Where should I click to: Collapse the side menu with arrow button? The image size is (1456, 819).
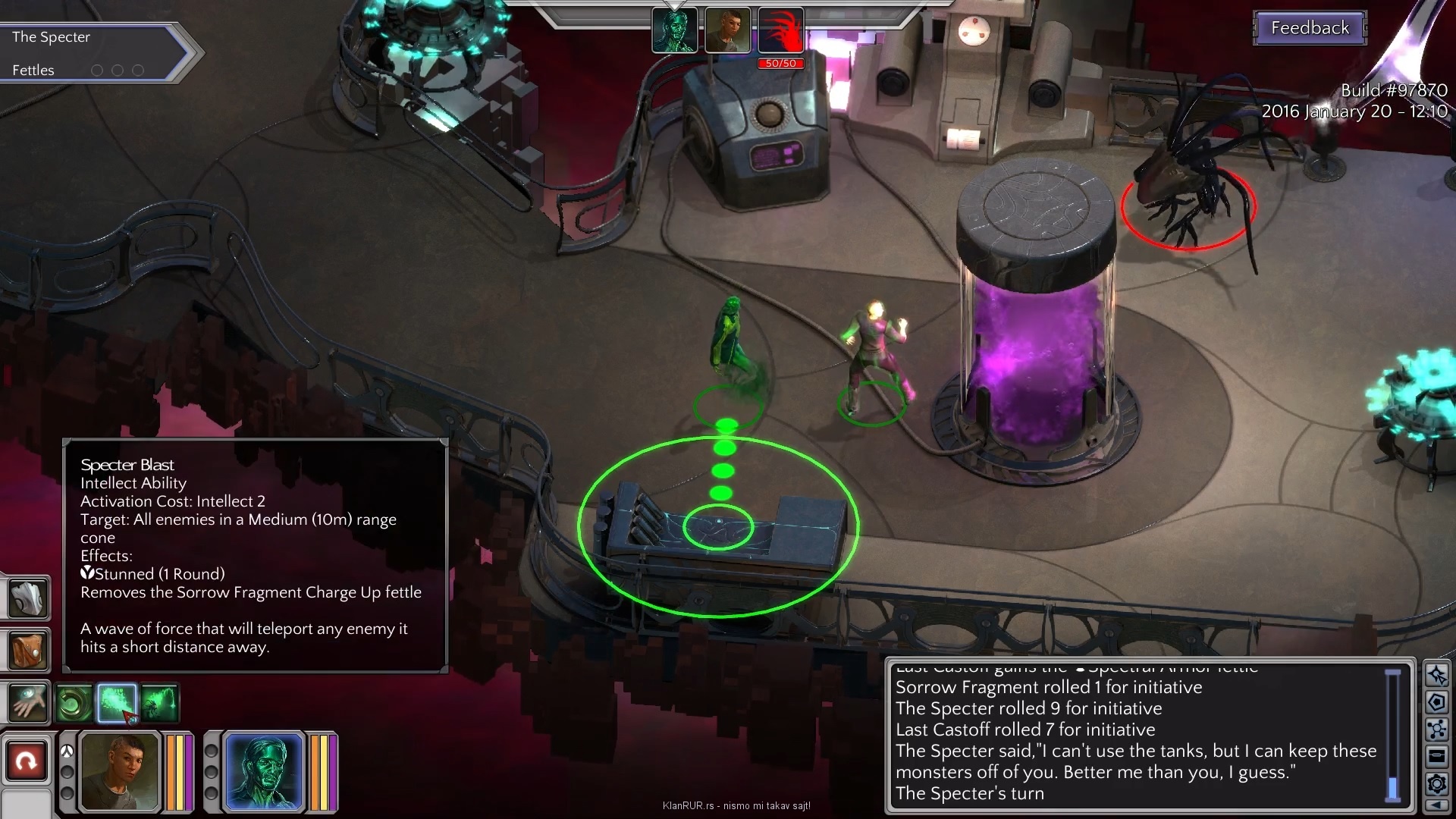(x=1436, y=805)
